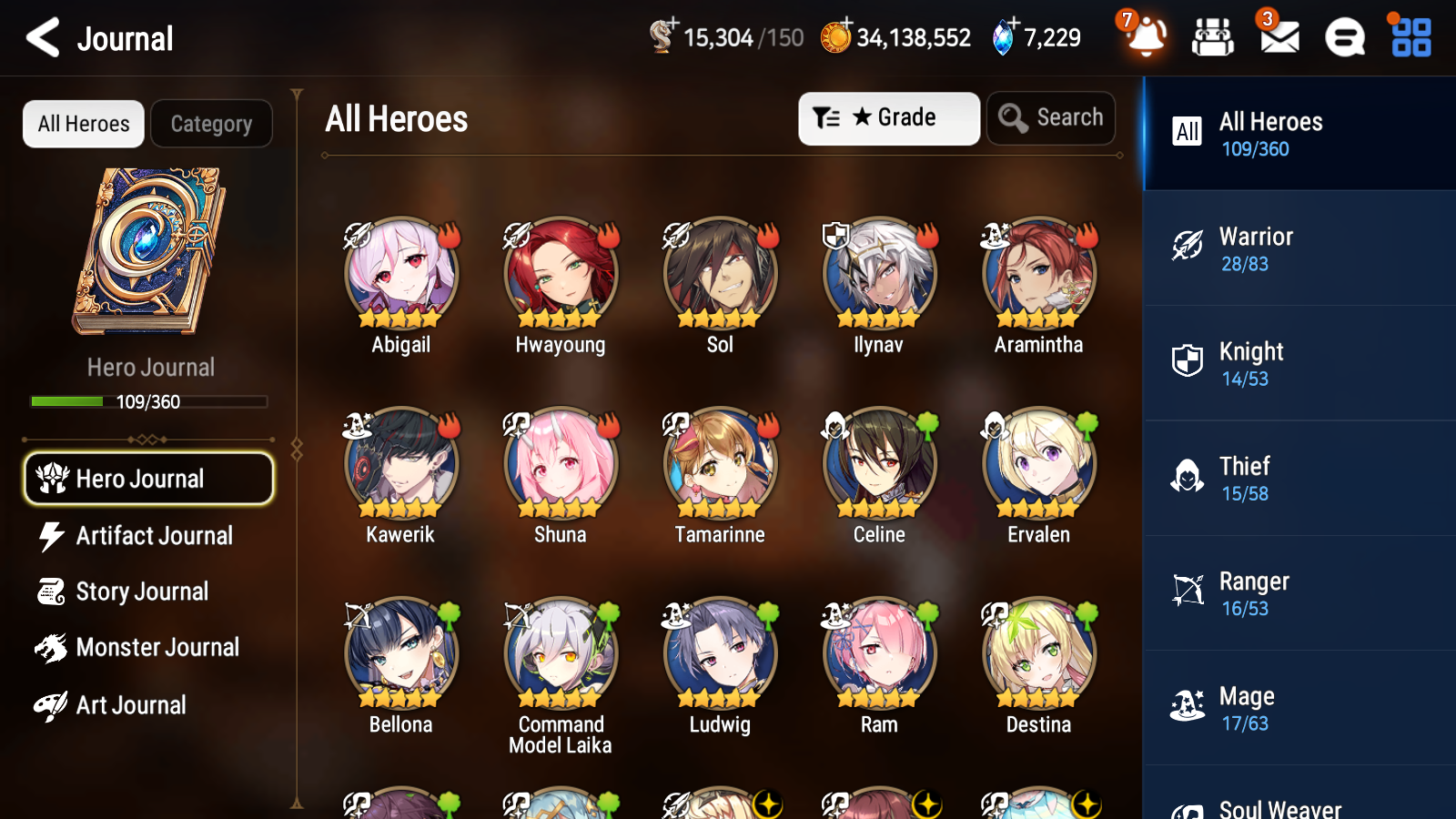
Task: Open the Artifact Journal lightning icon
Action: point(52,536)
